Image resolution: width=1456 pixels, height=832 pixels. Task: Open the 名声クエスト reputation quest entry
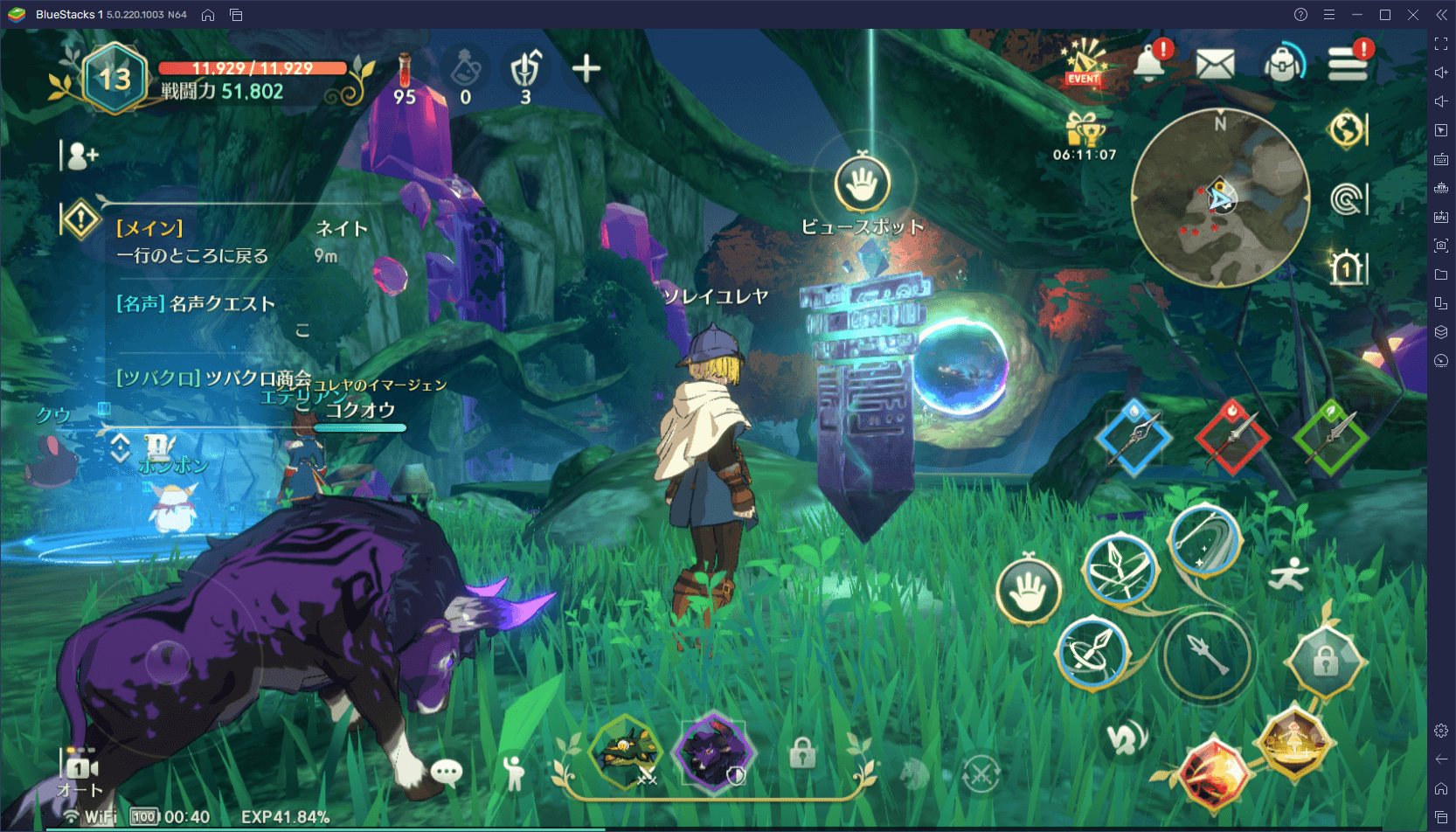pos(196,304)
